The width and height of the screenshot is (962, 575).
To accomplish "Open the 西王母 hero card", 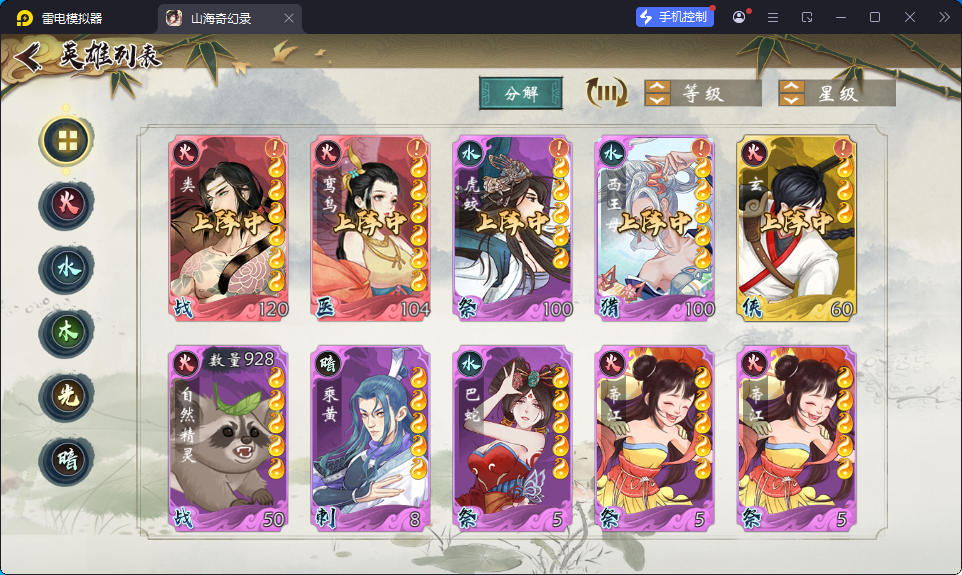I will (655, 228).
